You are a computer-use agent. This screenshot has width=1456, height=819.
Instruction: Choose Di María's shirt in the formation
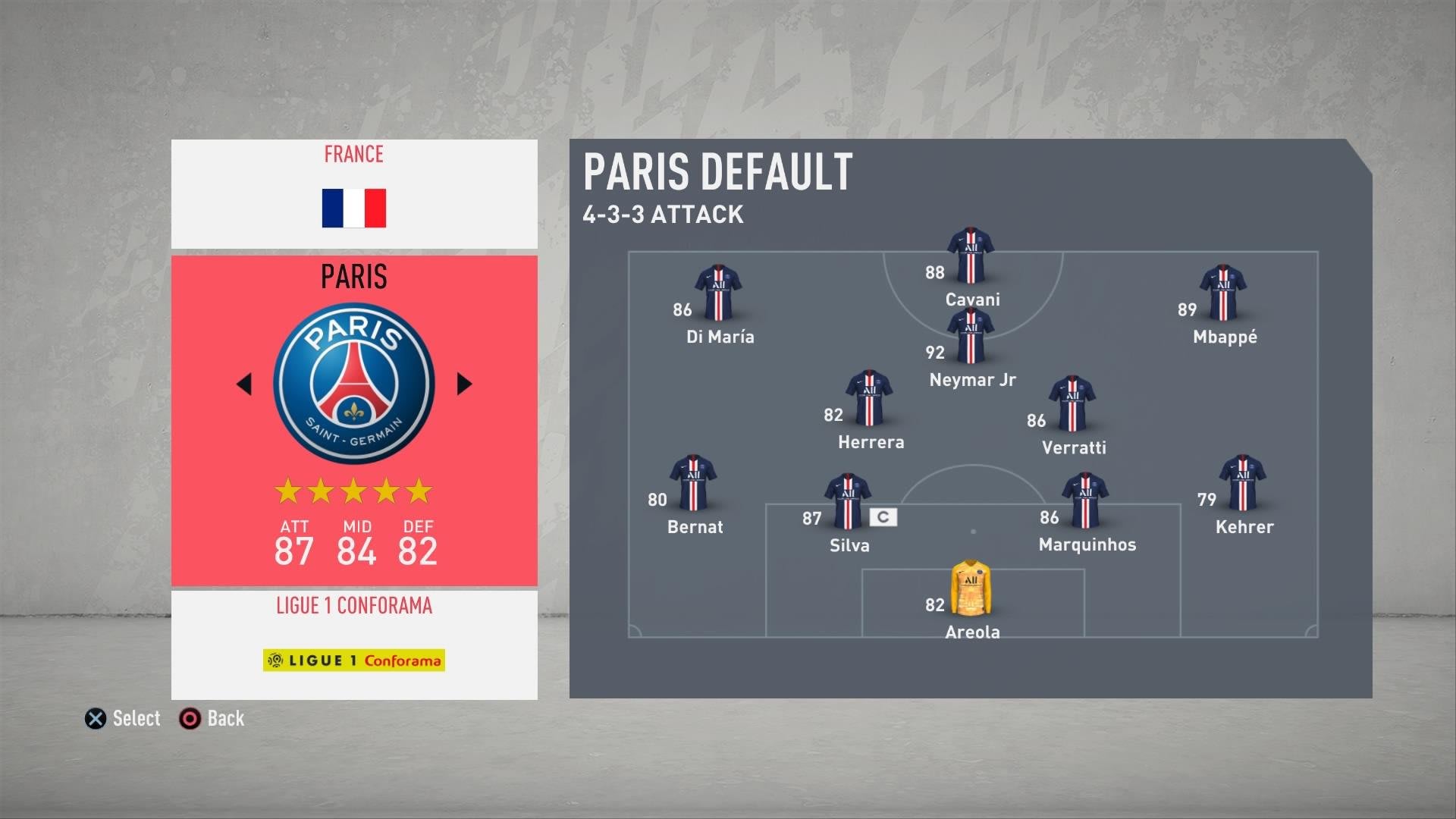718,293
